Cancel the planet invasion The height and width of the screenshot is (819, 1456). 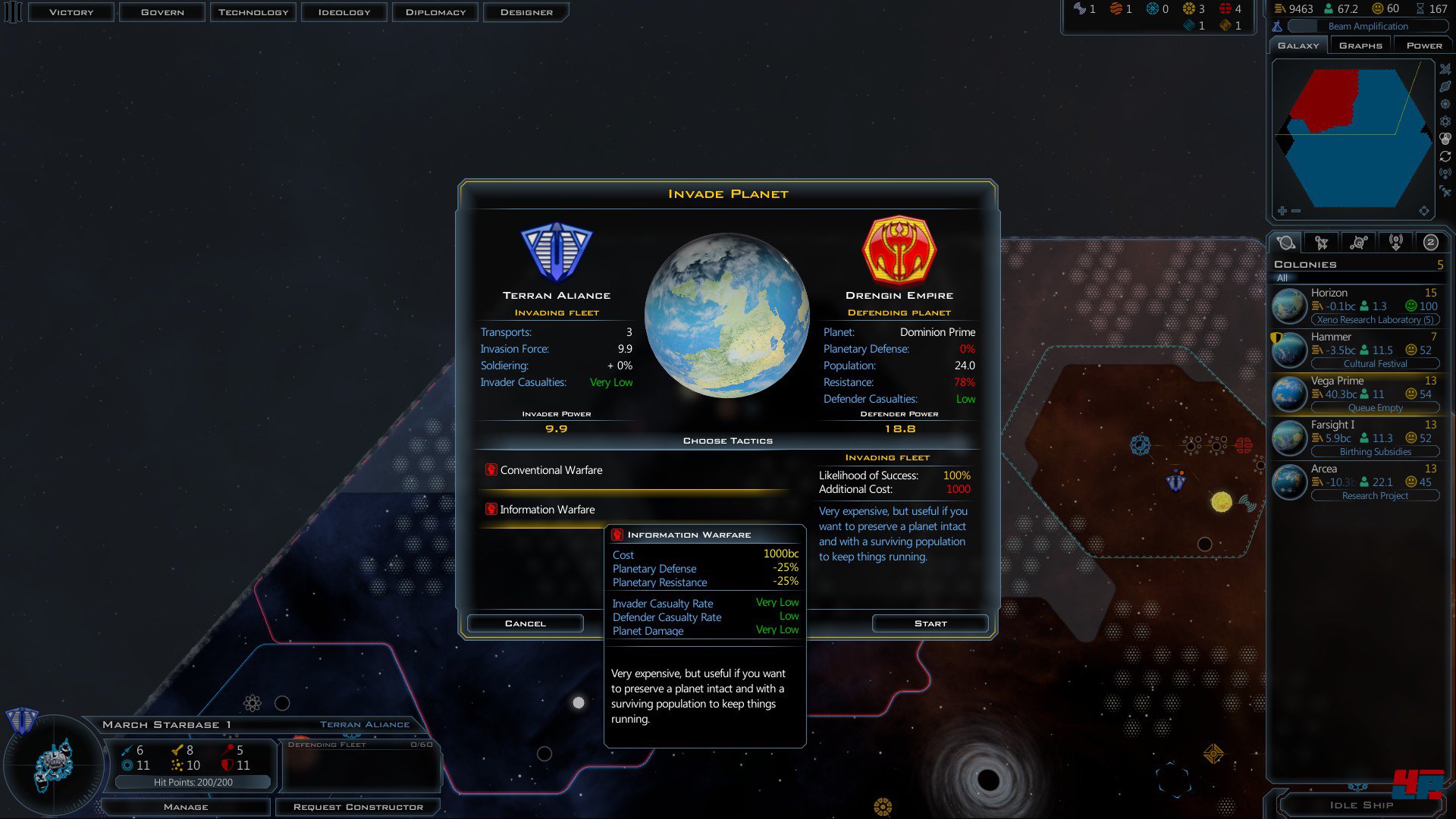tap(525, 623)
